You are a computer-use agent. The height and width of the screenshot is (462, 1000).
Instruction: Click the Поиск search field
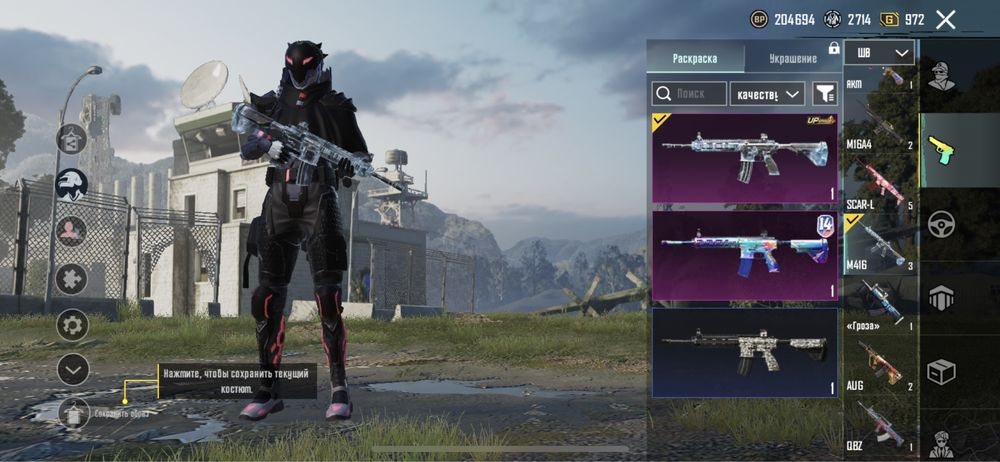pyautogui.click(x=690, y=94)
